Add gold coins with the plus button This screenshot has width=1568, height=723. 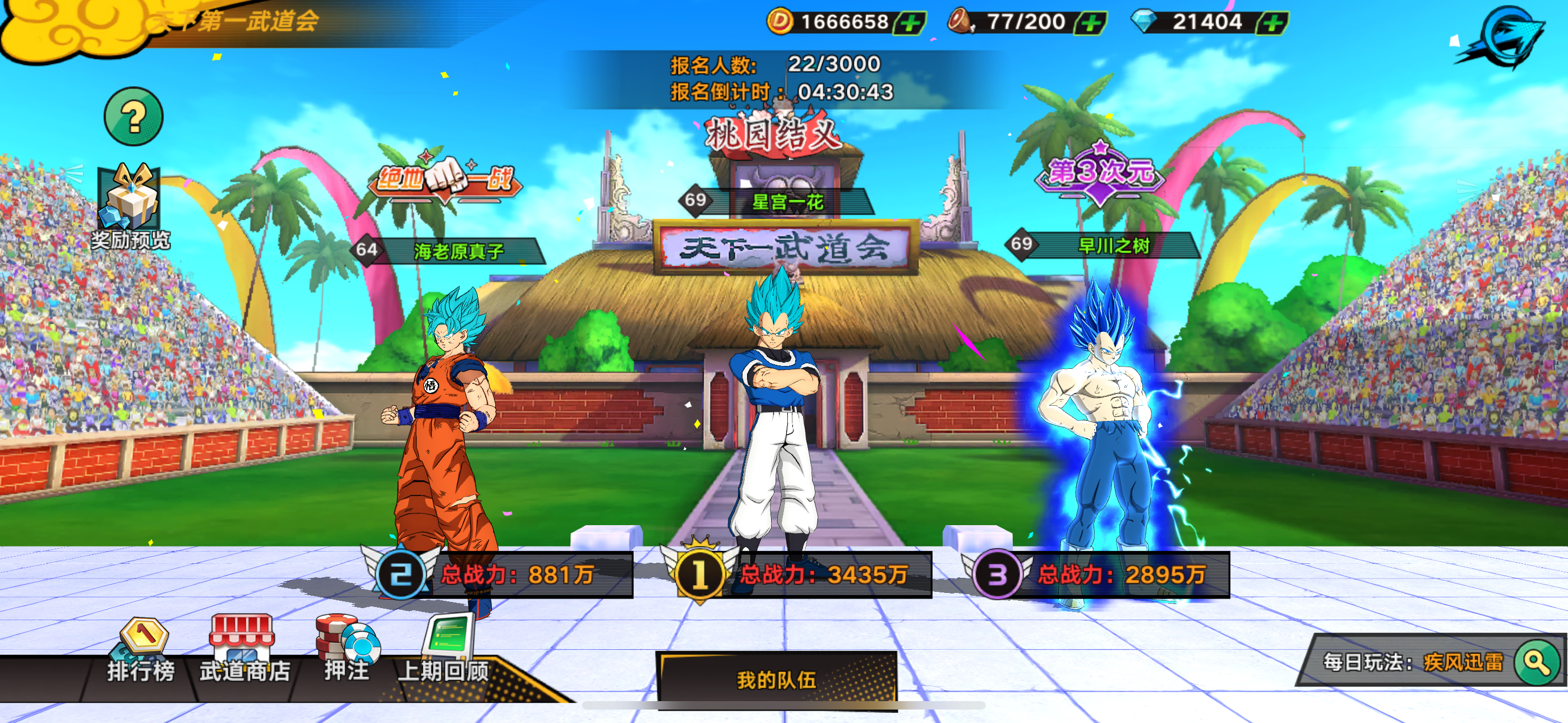coord(910,23)
